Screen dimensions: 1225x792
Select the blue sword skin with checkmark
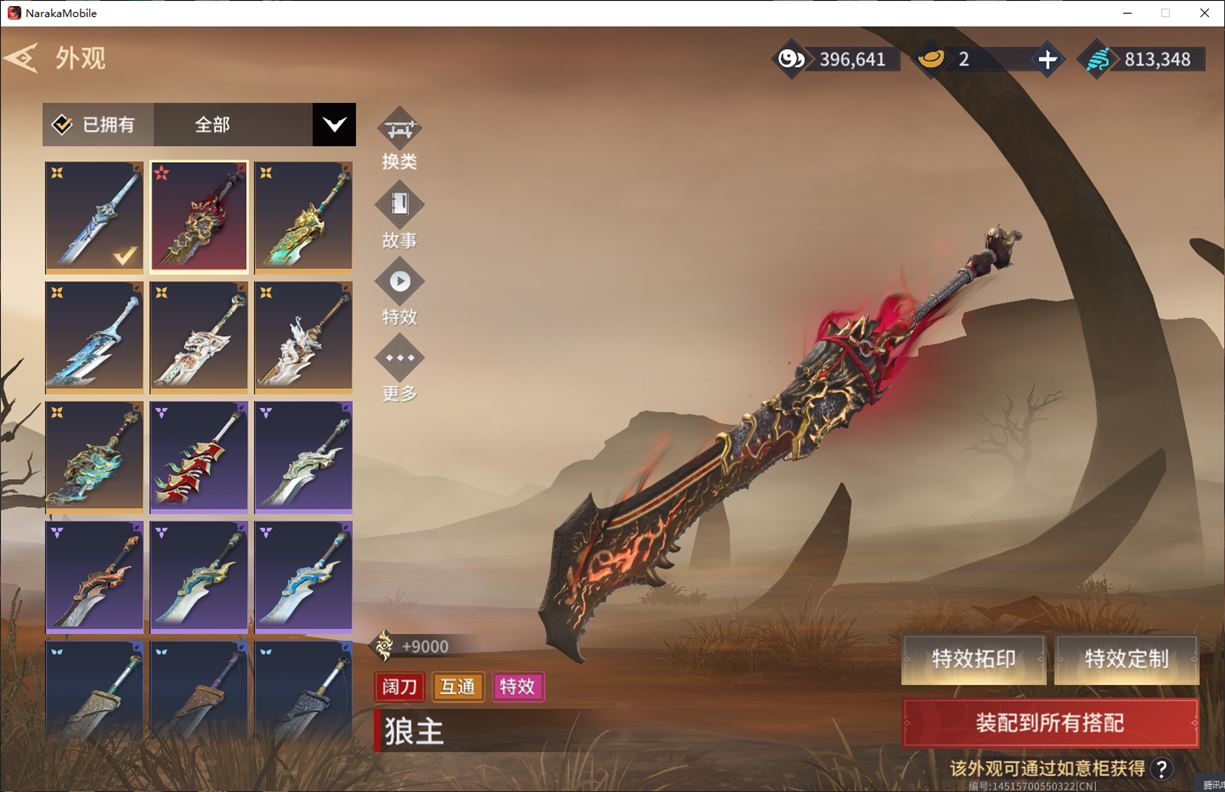[x=94, y=216]
